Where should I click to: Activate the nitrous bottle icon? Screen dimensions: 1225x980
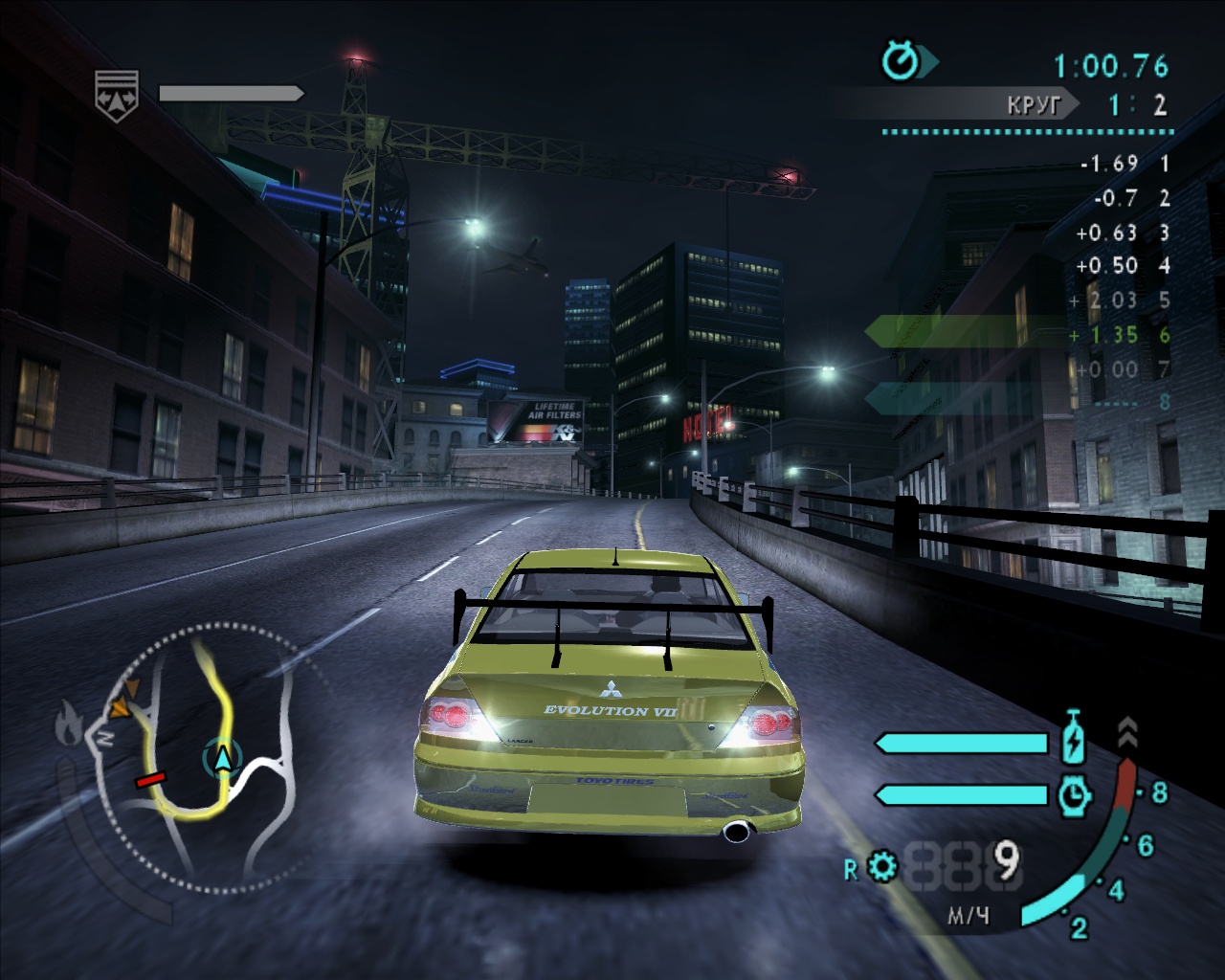click(1075, 740)
